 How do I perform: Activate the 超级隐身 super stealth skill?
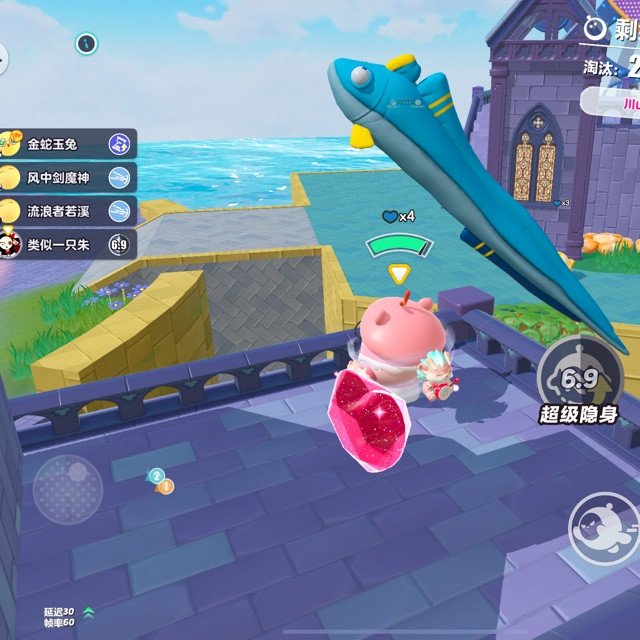580,381
